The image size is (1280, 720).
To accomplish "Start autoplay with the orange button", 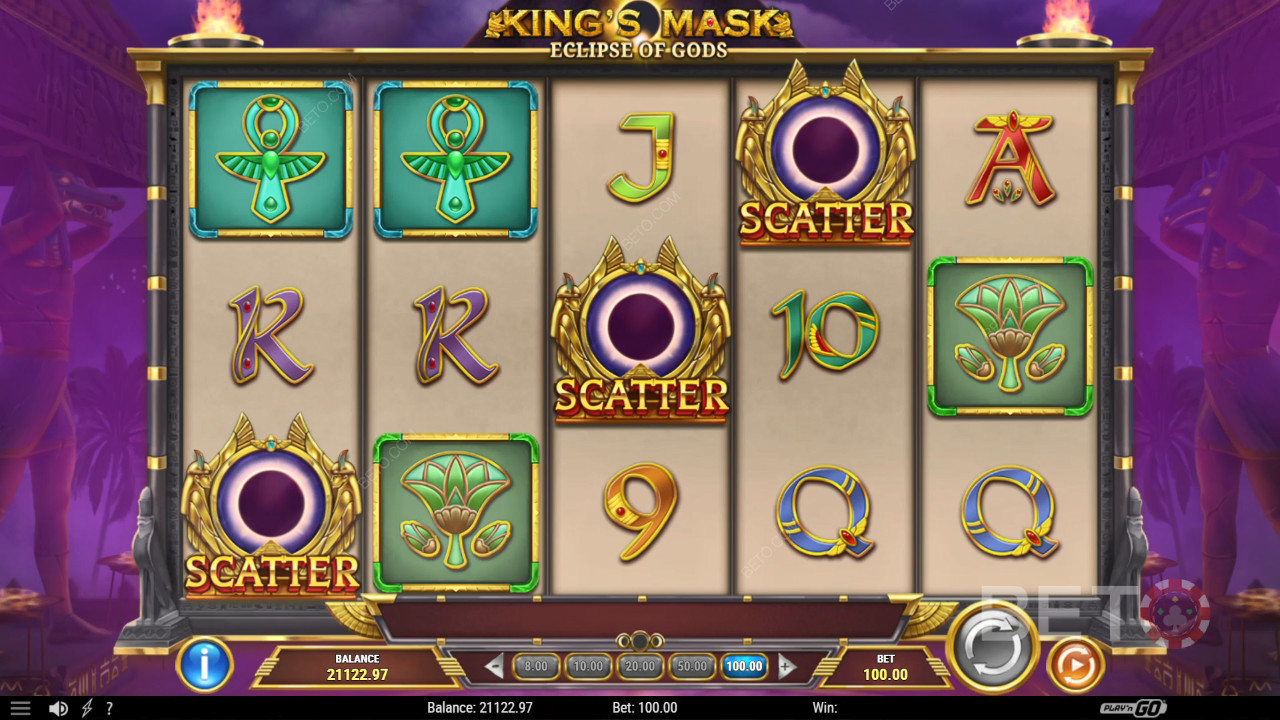I will coord(1075,664).
